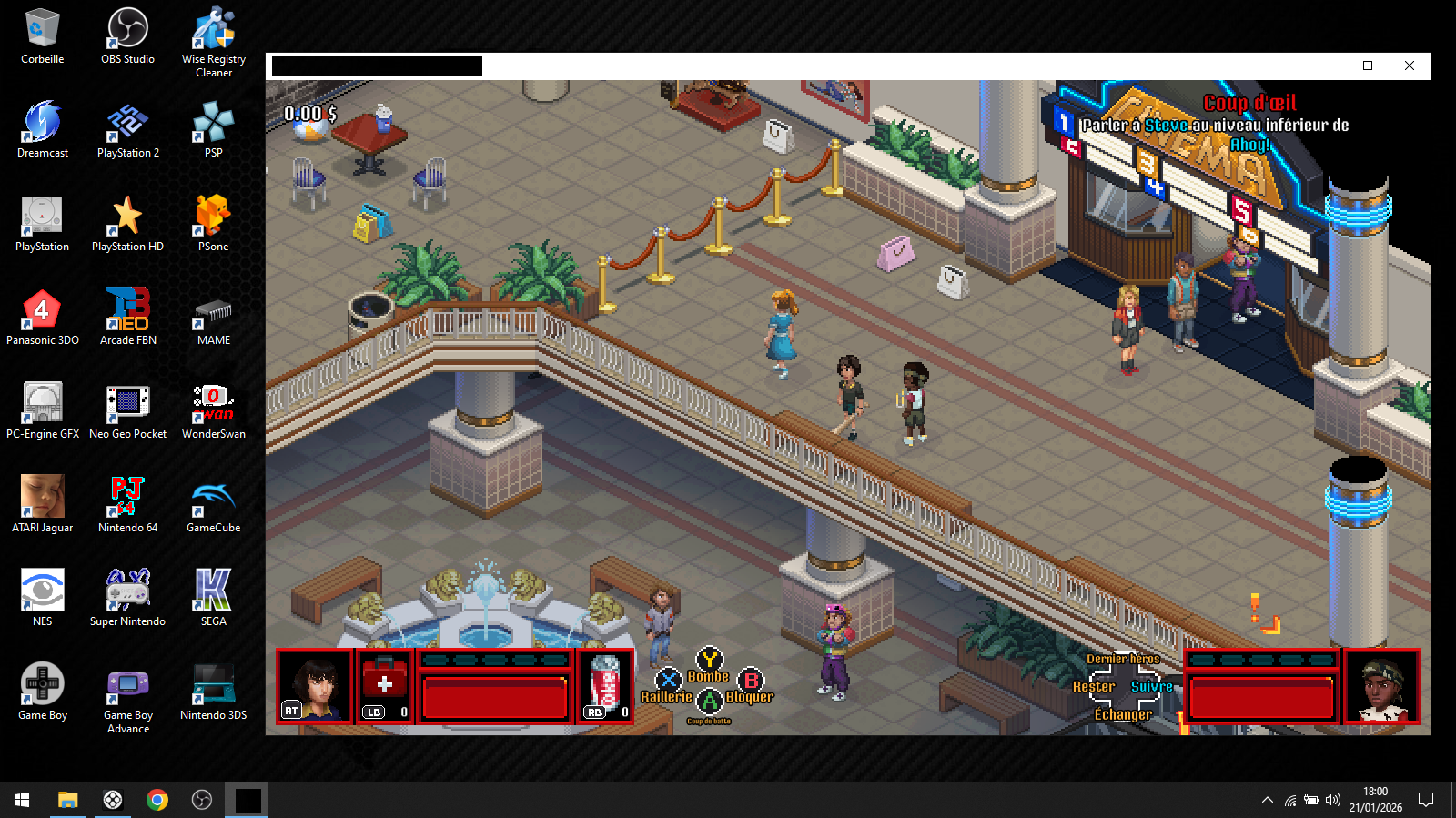Open the Coup d'œil objective tracker
The height and width of the screenshot is (818, 1456).
(1249, 104)
